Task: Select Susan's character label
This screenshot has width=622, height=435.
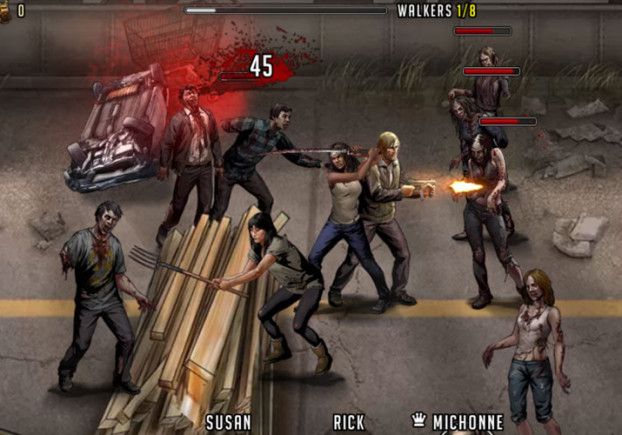Action: click(x=228, y=422)
